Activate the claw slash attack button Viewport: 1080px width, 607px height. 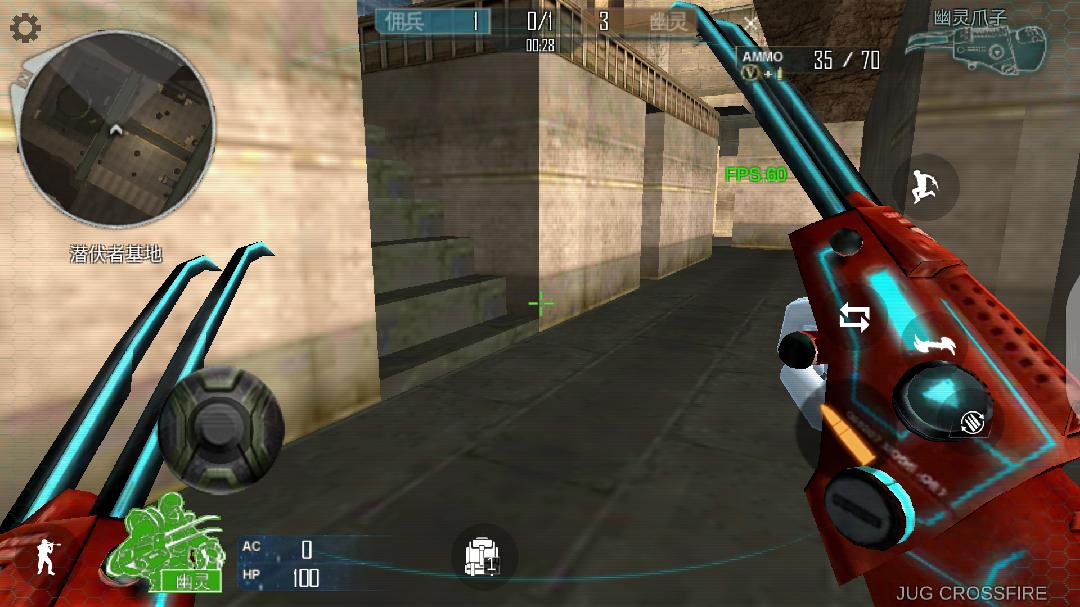pos(934,343)
